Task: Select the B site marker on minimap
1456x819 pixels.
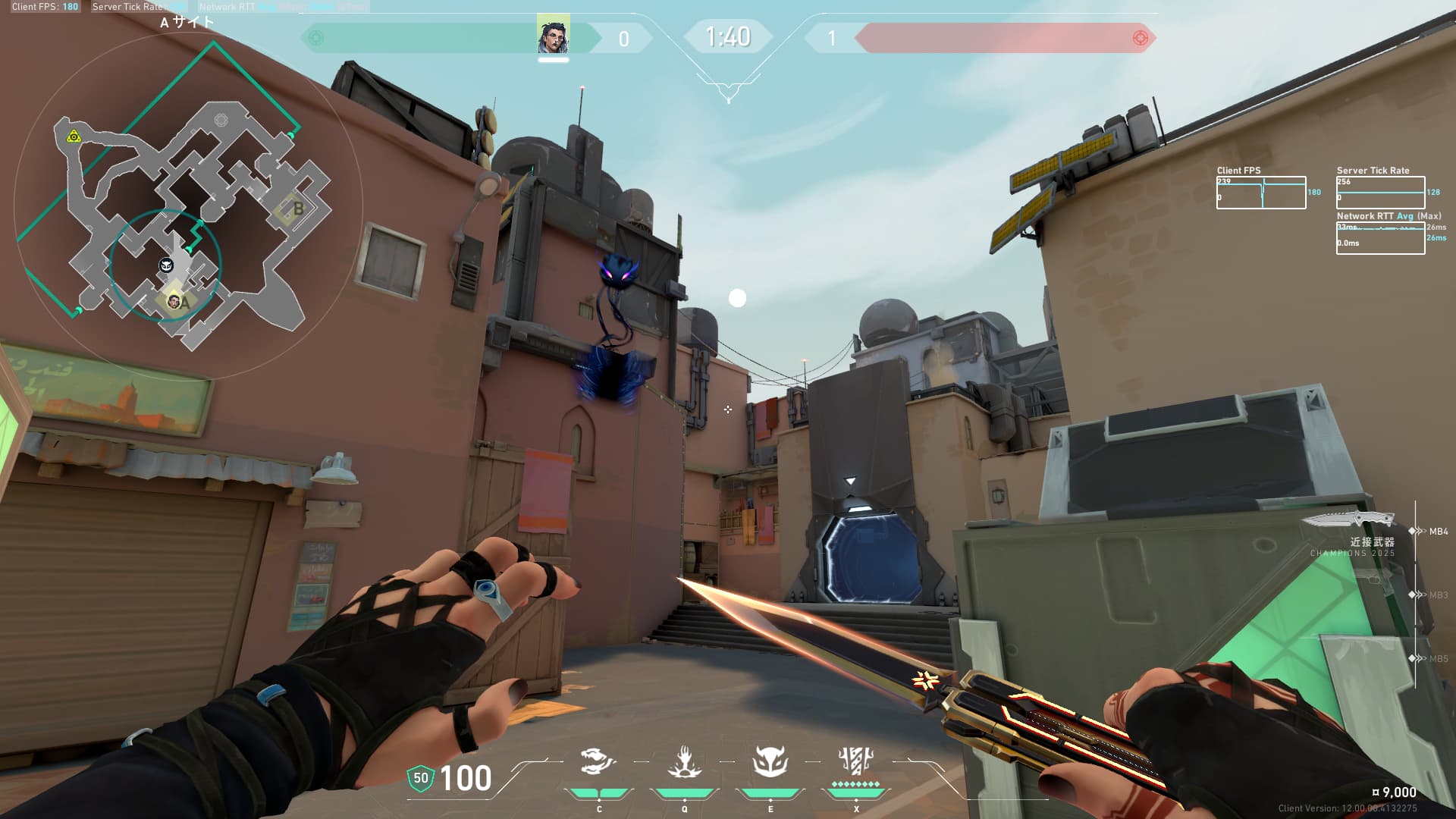Action: tap(298, 208)
